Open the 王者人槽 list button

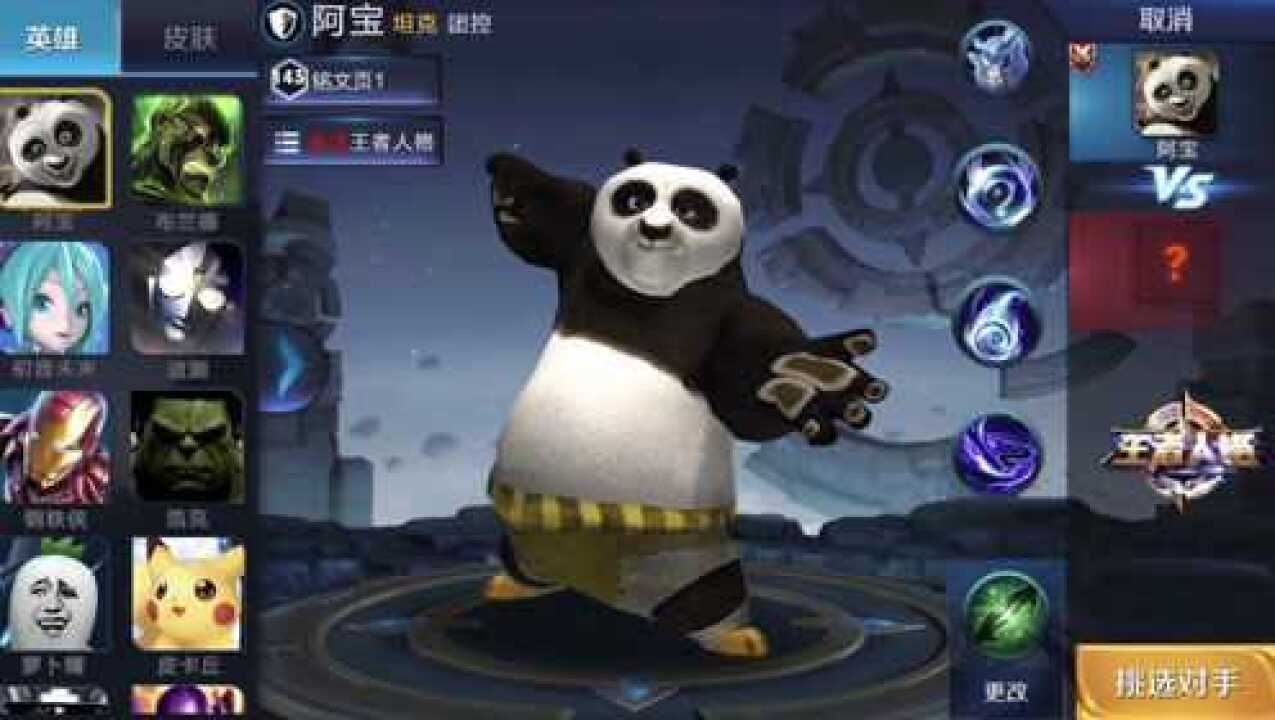354,142
